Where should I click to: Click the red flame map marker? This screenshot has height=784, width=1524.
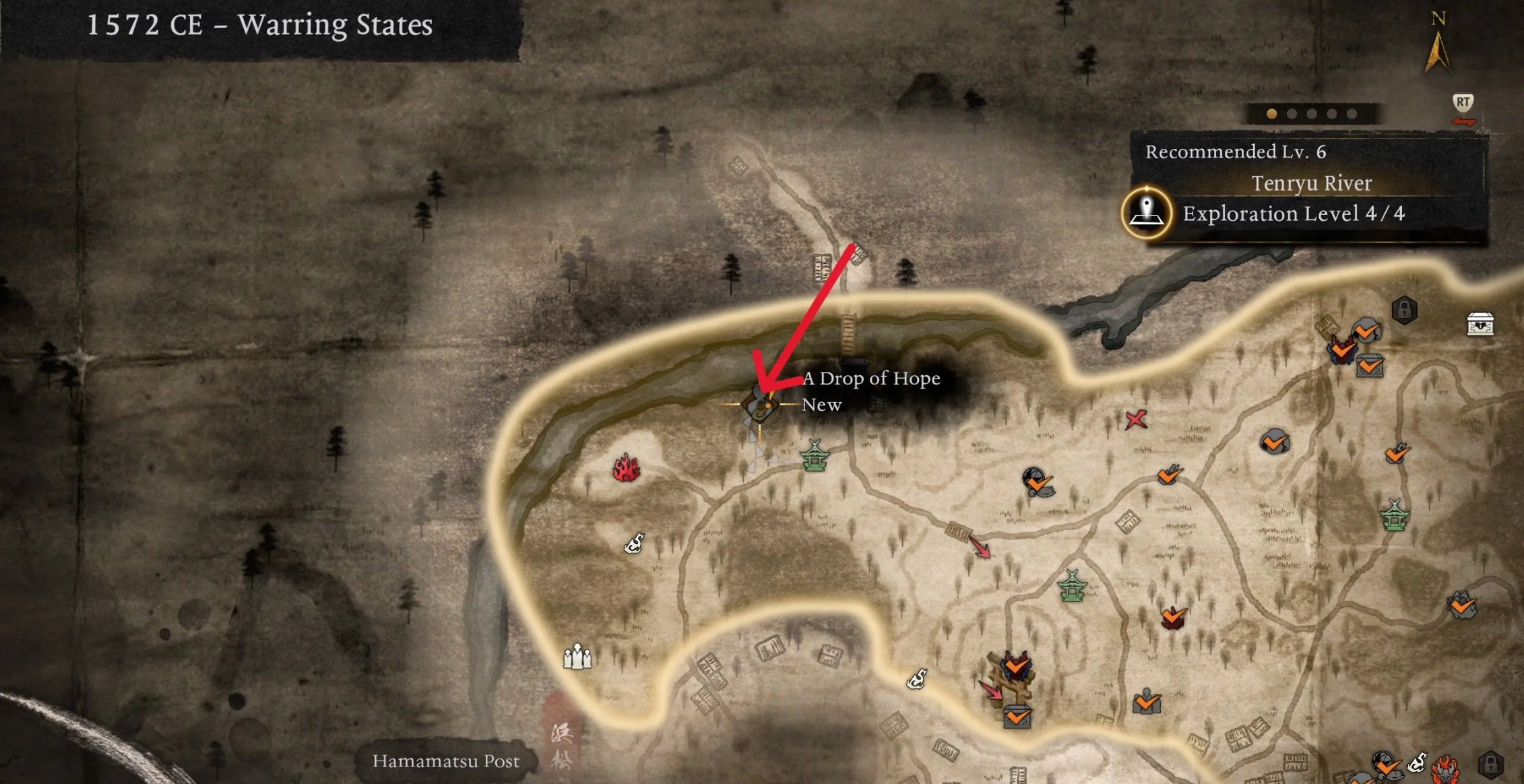pos(626,467)
